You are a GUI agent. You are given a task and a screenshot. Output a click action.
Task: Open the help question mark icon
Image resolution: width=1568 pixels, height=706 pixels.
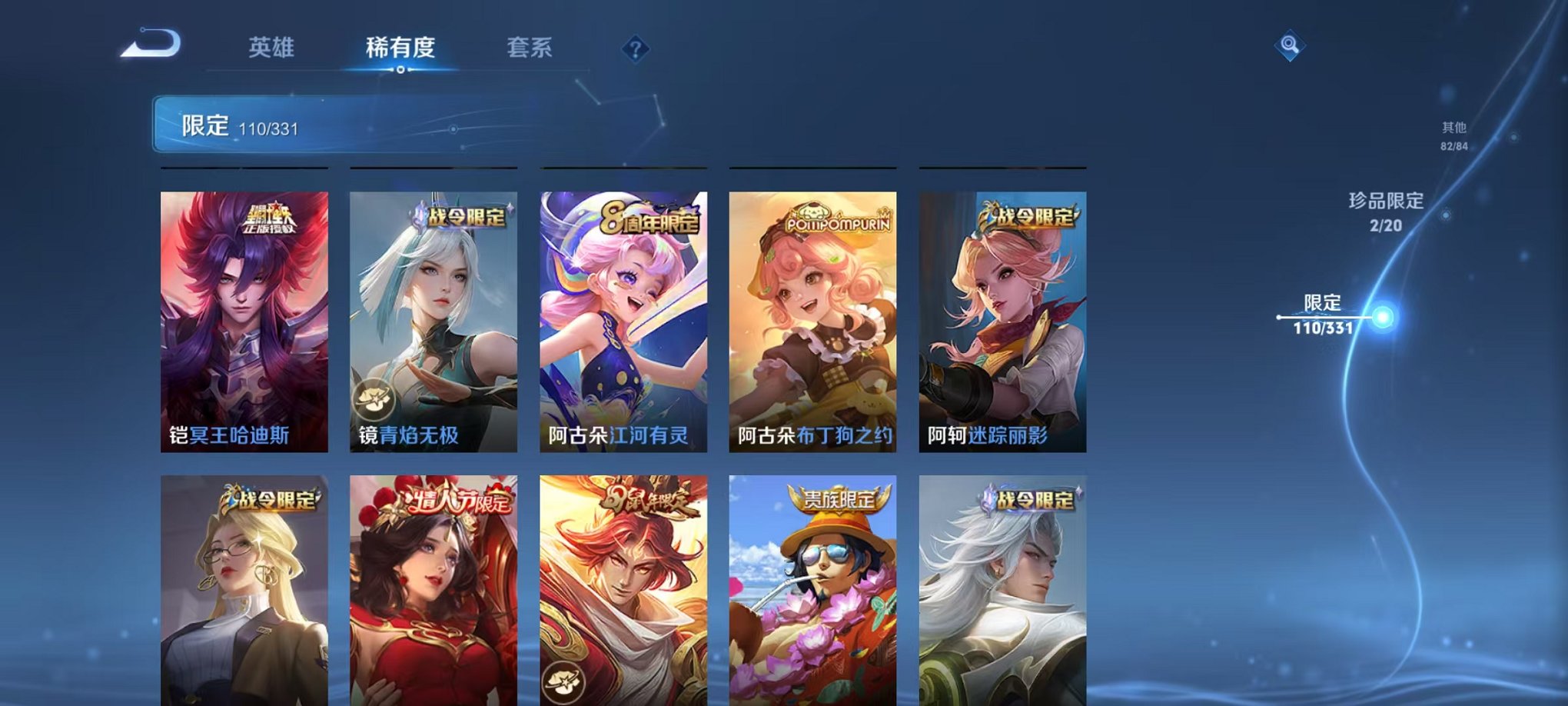tap(634, 48)
